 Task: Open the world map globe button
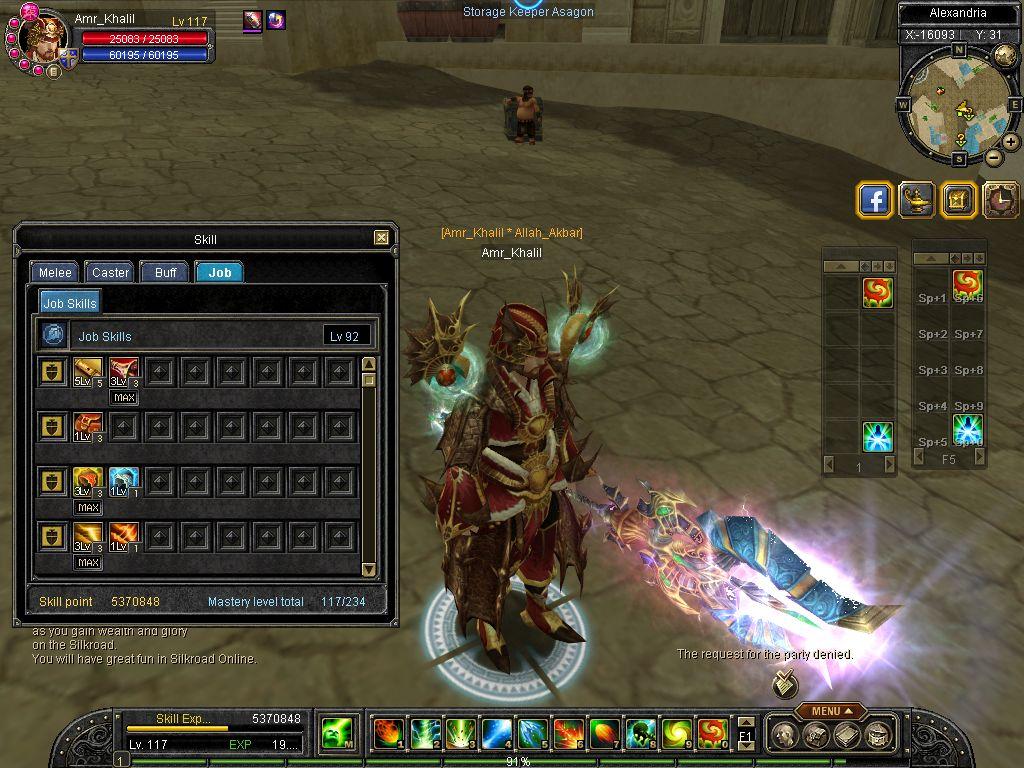(x=1005, y=56)
